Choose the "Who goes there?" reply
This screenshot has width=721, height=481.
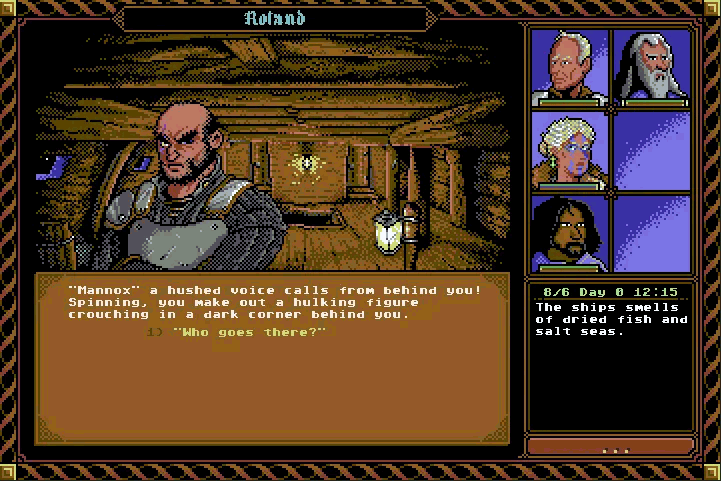tap(249, 332)
